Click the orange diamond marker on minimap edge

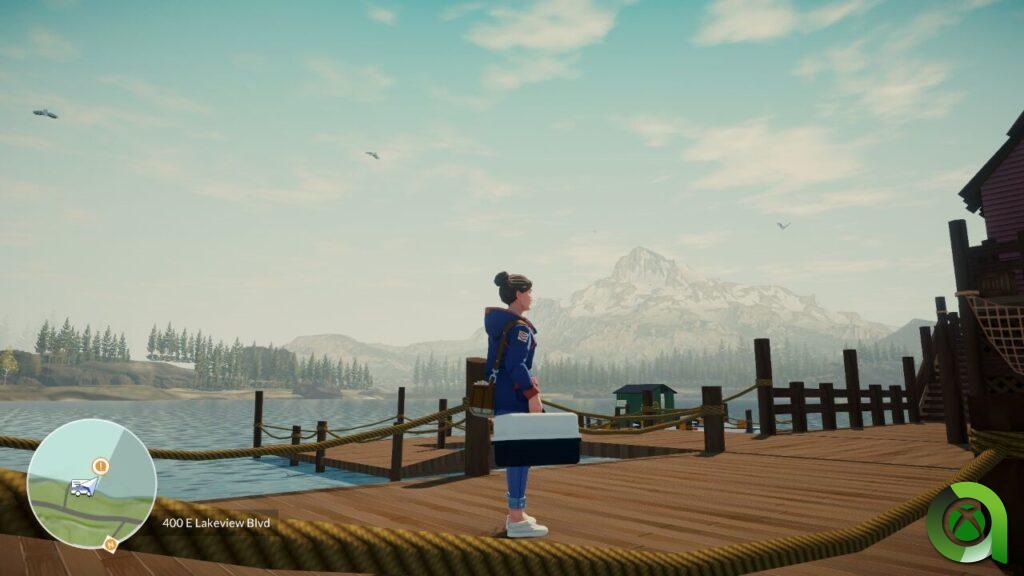pyautogui.click(x=110, y=544)
